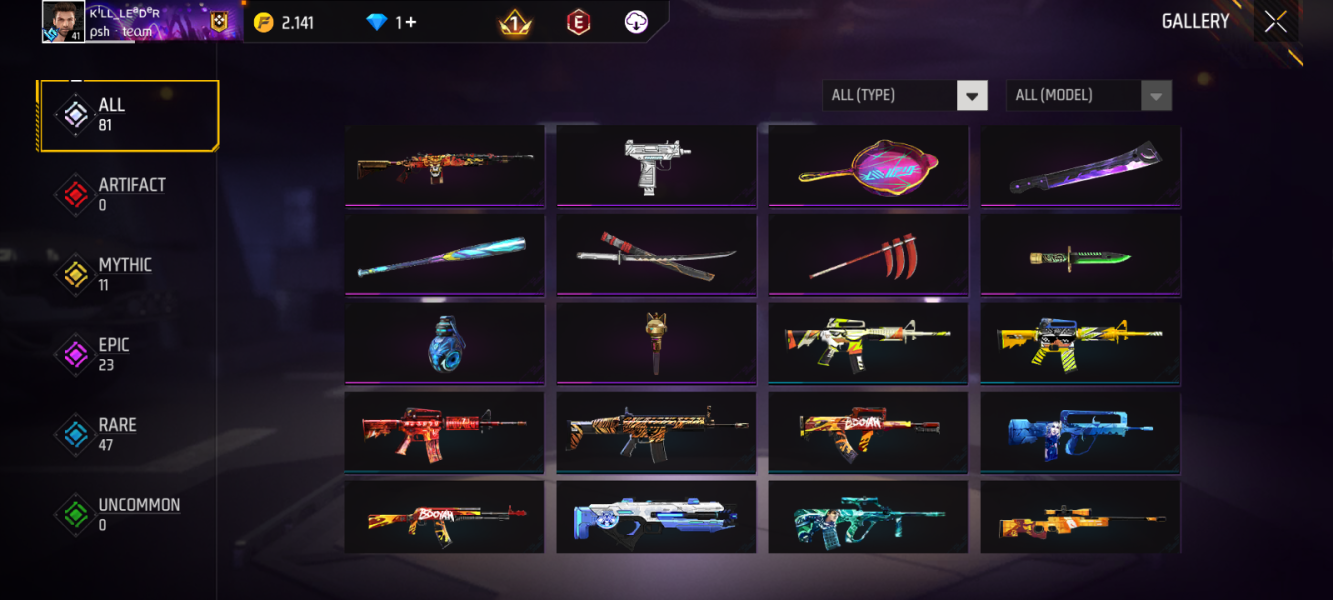Choose the pink frying pan skin

pyautogui.click(x=868, y=165)
